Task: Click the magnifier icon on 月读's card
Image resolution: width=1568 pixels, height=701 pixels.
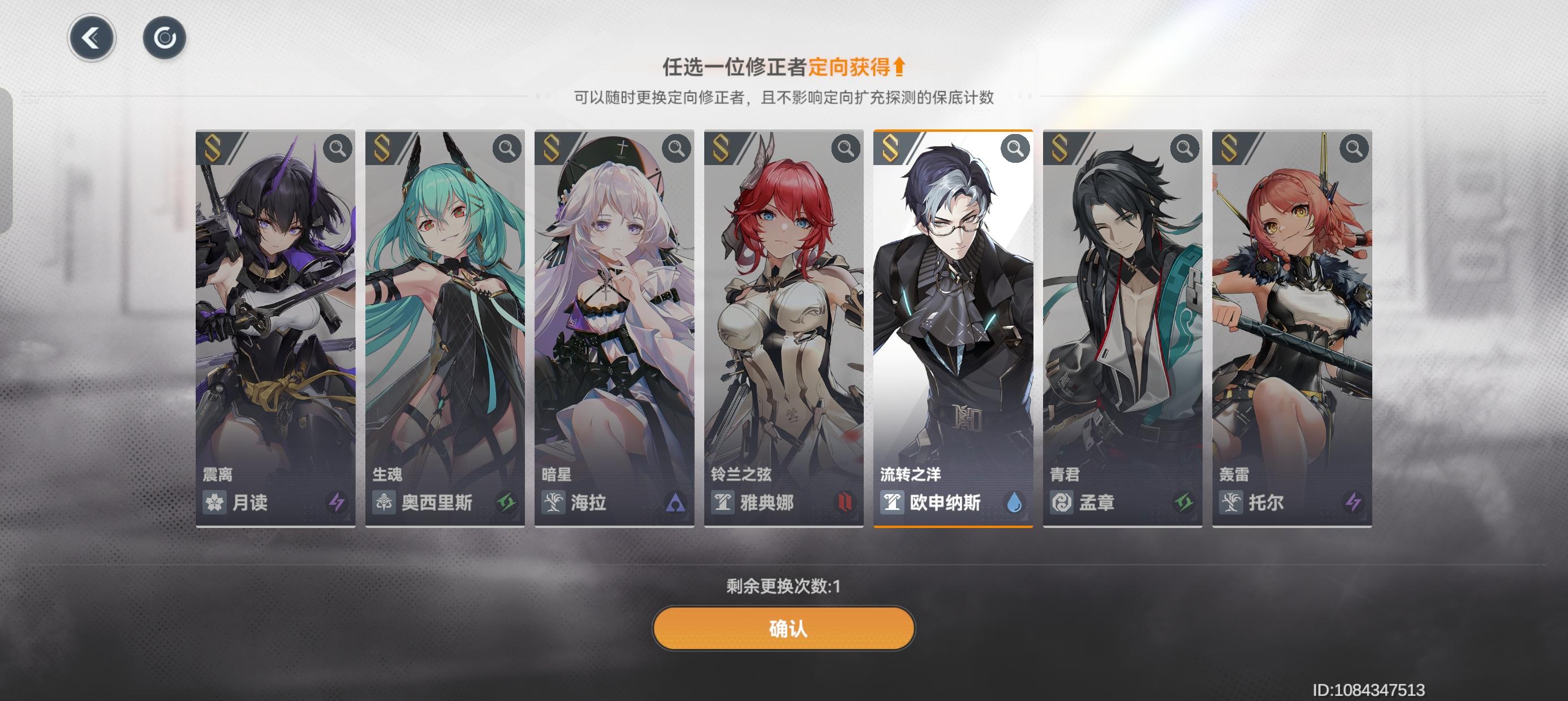Action: pos(339,148)
